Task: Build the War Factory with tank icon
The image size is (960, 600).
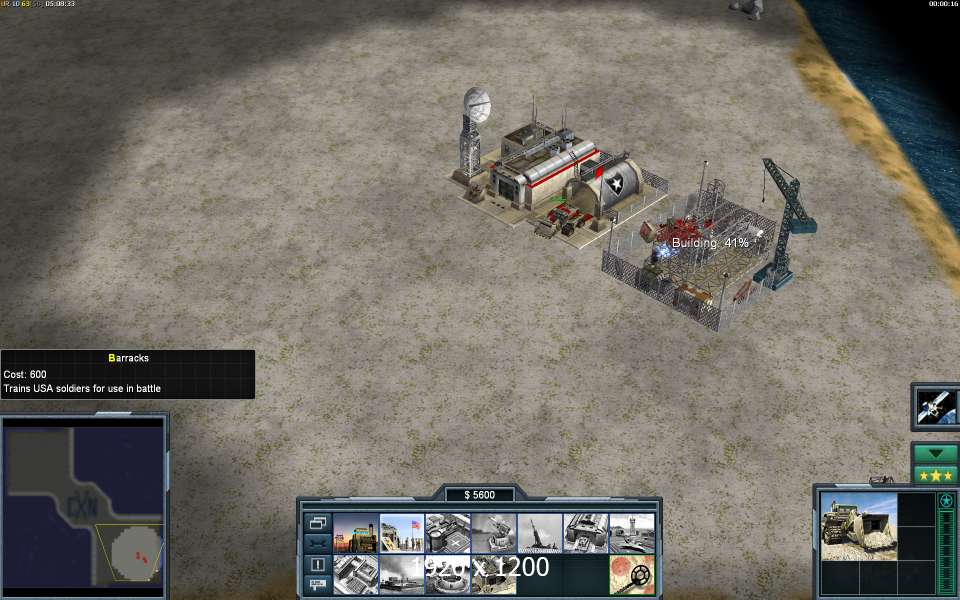Action: pyautogui.click(x=586, y=533)
